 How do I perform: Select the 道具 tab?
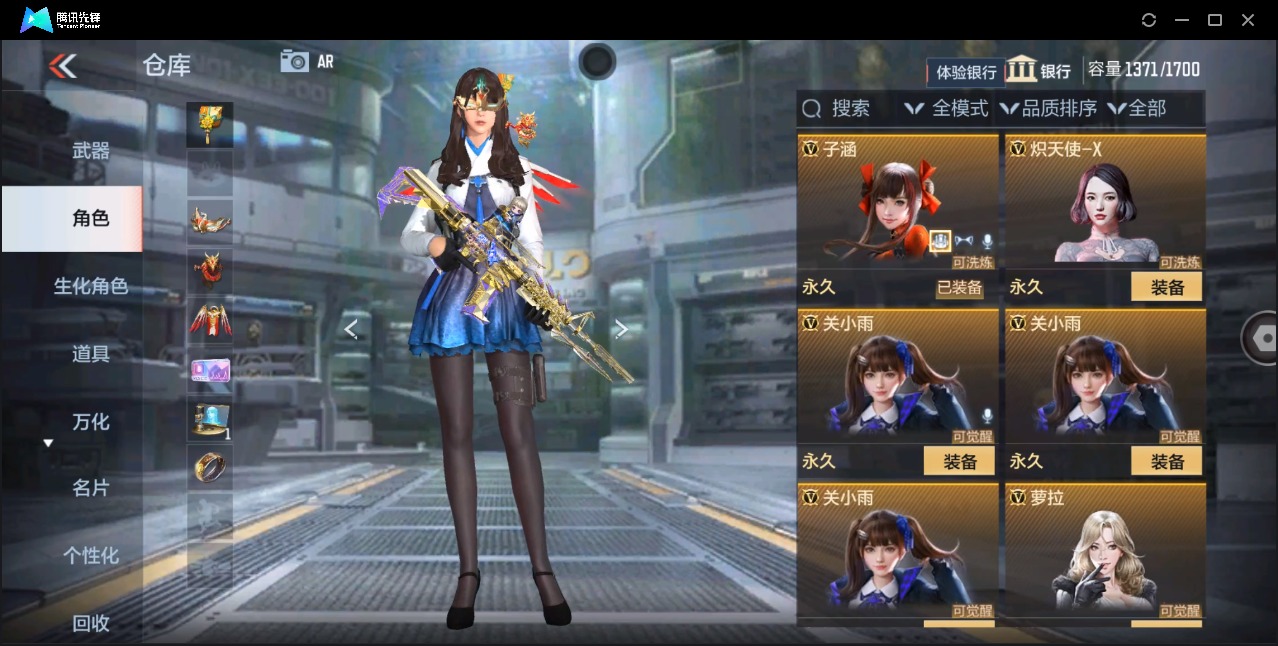tap(91, 354)
